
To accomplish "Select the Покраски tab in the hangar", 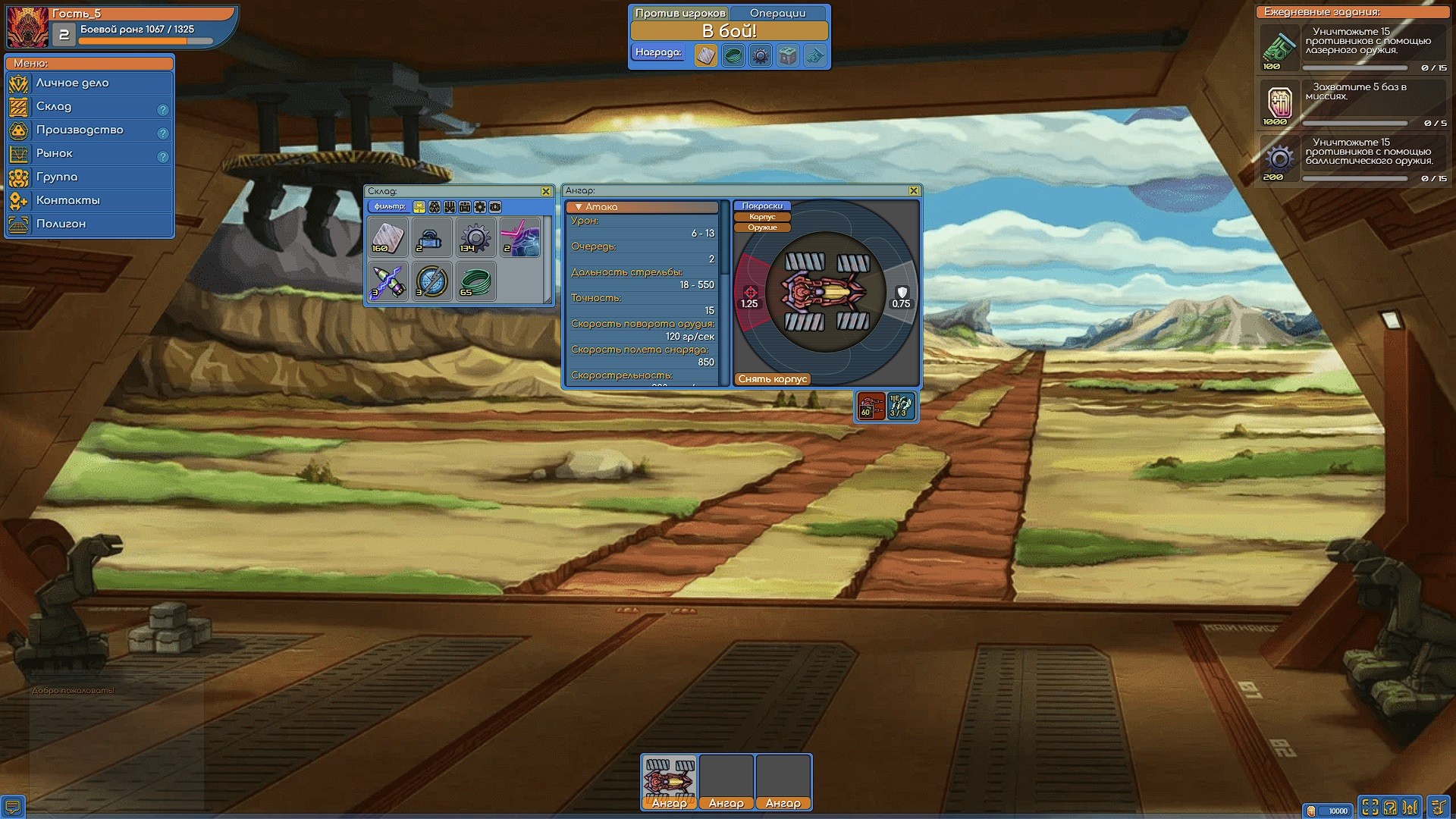I will click(x=762, y=206).
